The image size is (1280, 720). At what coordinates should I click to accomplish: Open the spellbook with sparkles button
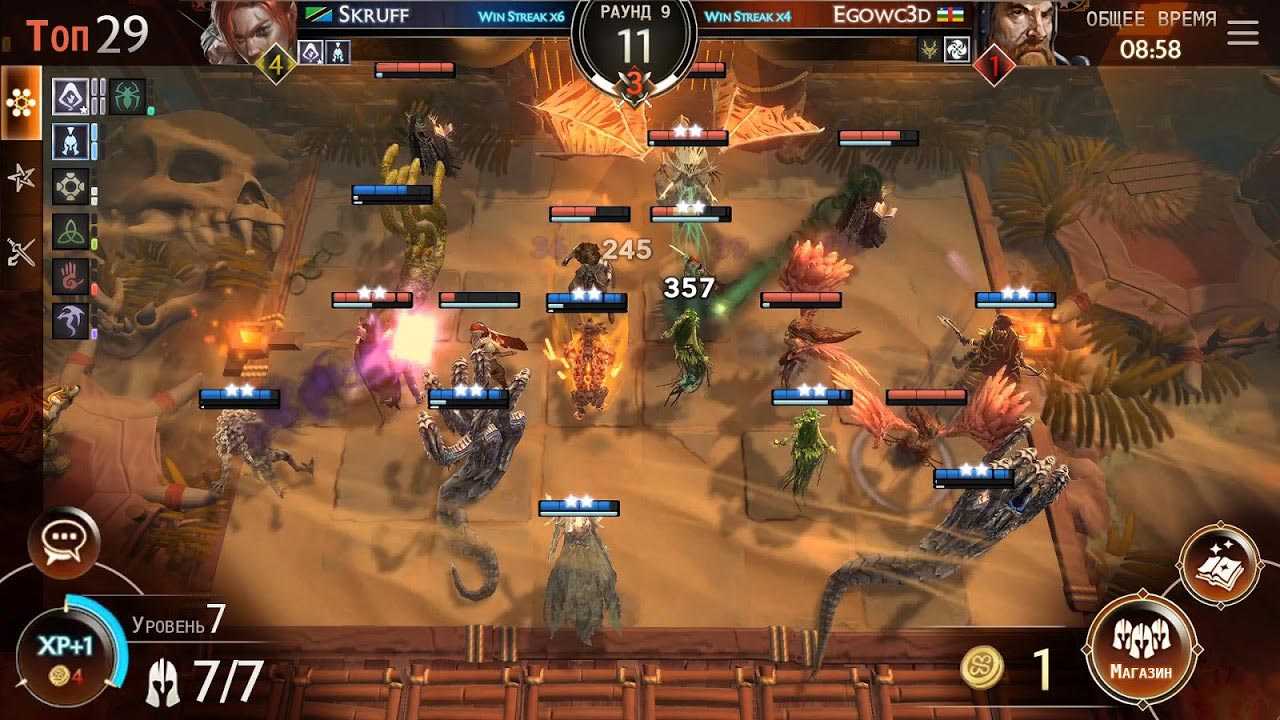point(1219,564)
